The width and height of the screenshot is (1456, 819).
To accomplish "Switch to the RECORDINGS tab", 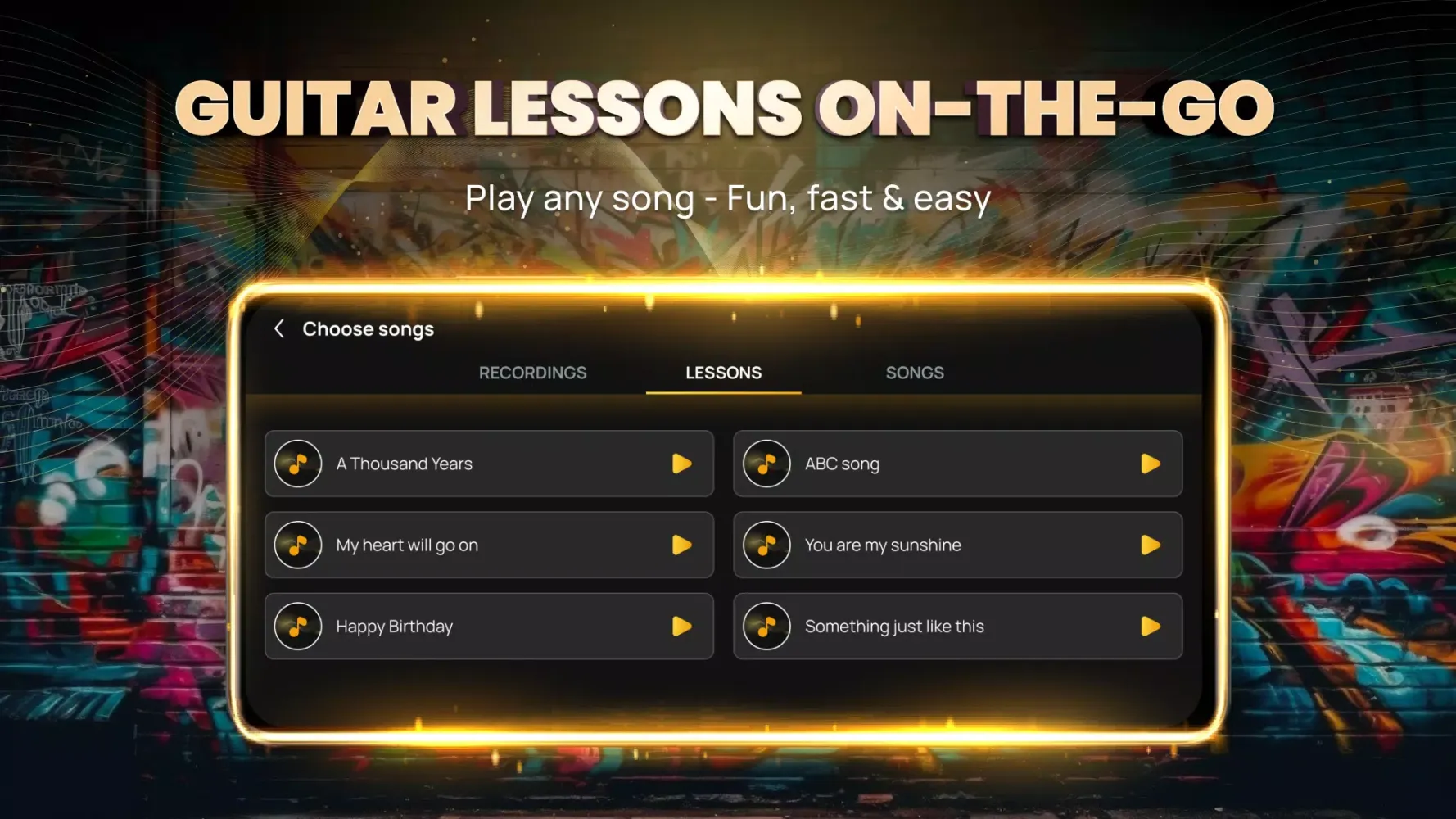I will pos(532,373).
